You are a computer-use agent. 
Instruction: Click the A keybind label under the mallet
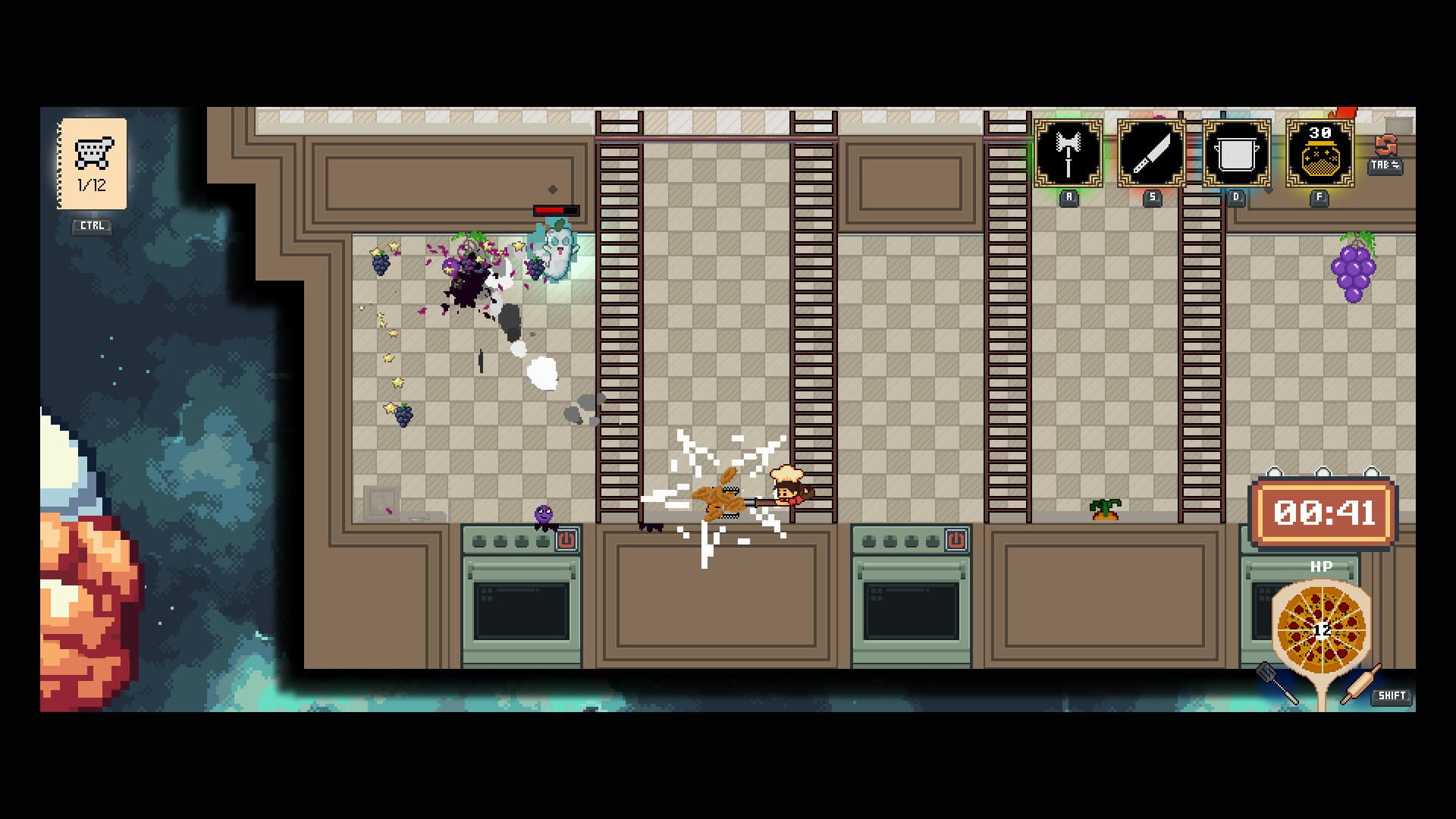click(x=1068, y=197)
